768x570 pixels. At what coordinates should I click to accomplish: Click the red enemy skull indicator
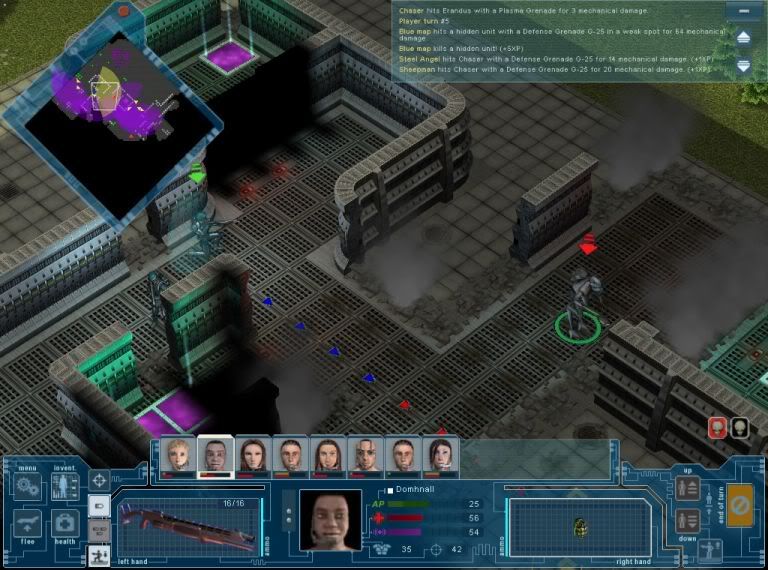tap(717, 428)
